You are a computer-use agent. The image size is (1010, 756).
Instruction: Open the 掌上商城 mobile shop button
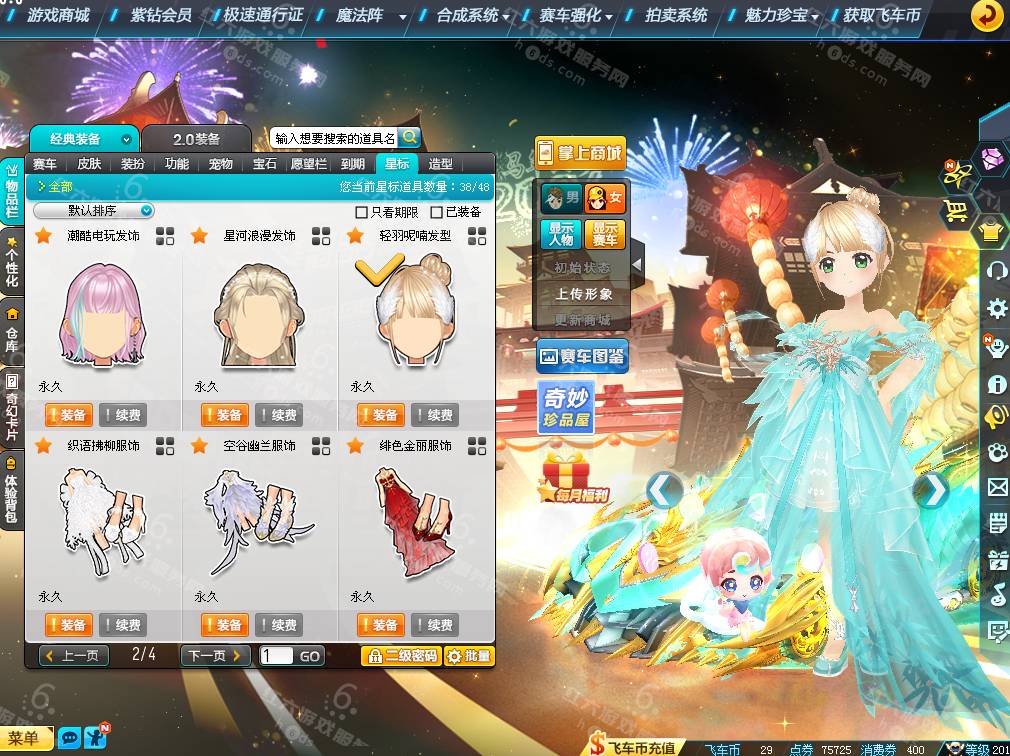click(x=580, y=154)
